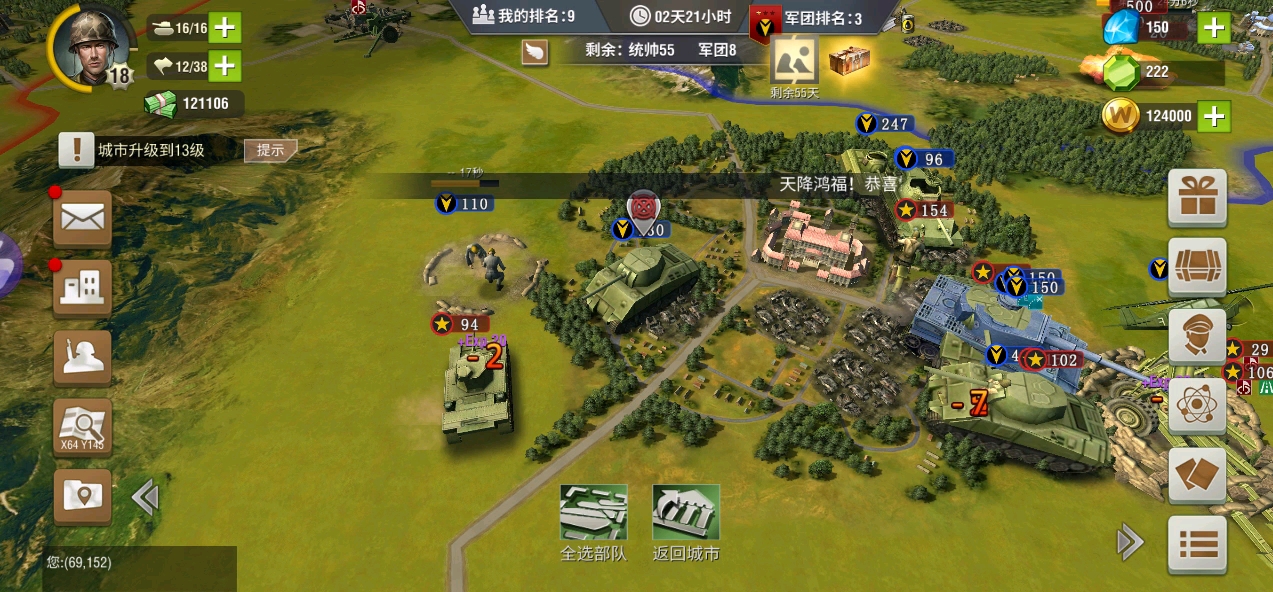Click the 提示 hint button
1273x592 pixels.
point(271,150)
